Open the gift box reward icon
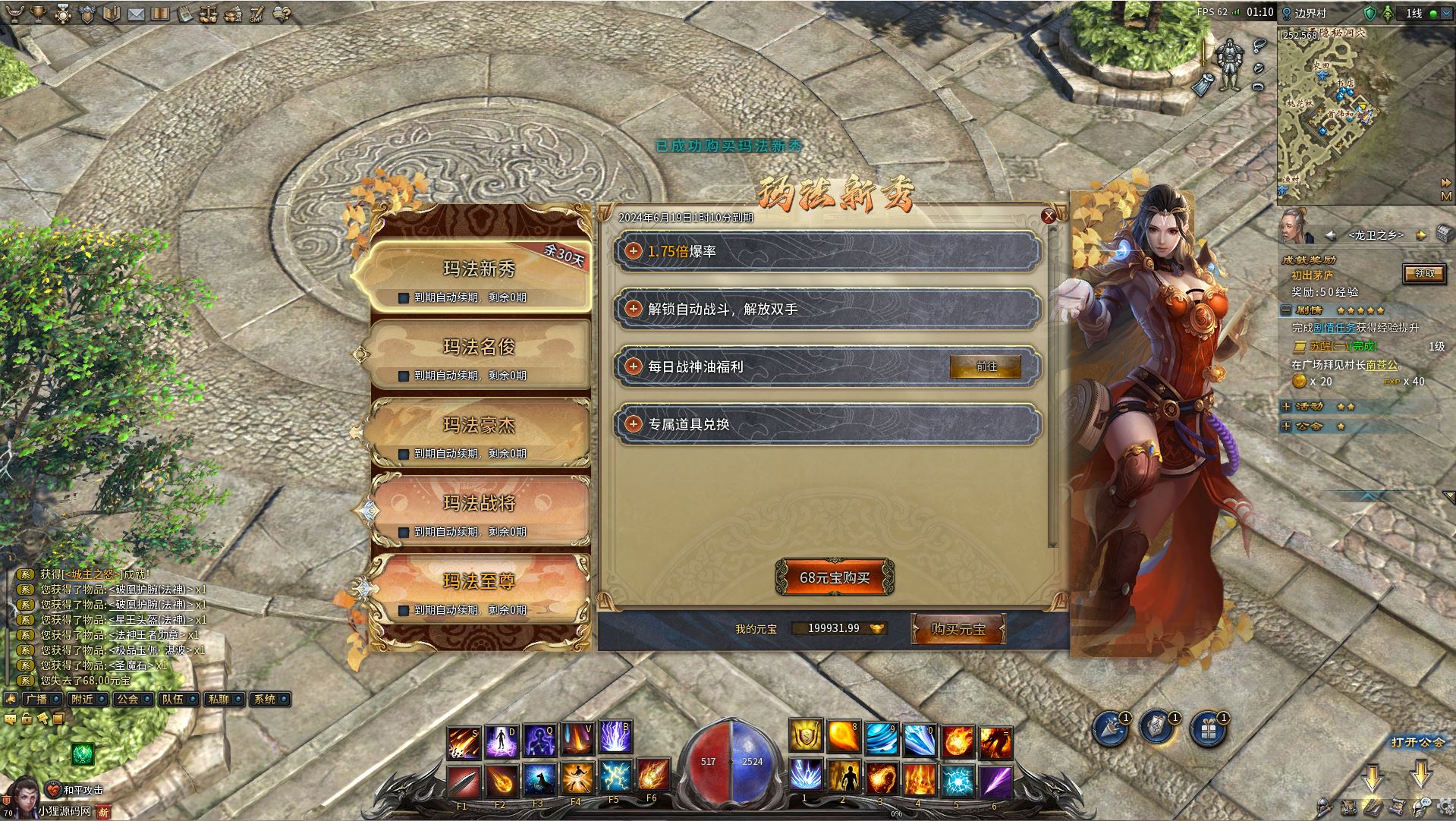Viewport: 1456px width, 821px height. tap(1208, 730)
